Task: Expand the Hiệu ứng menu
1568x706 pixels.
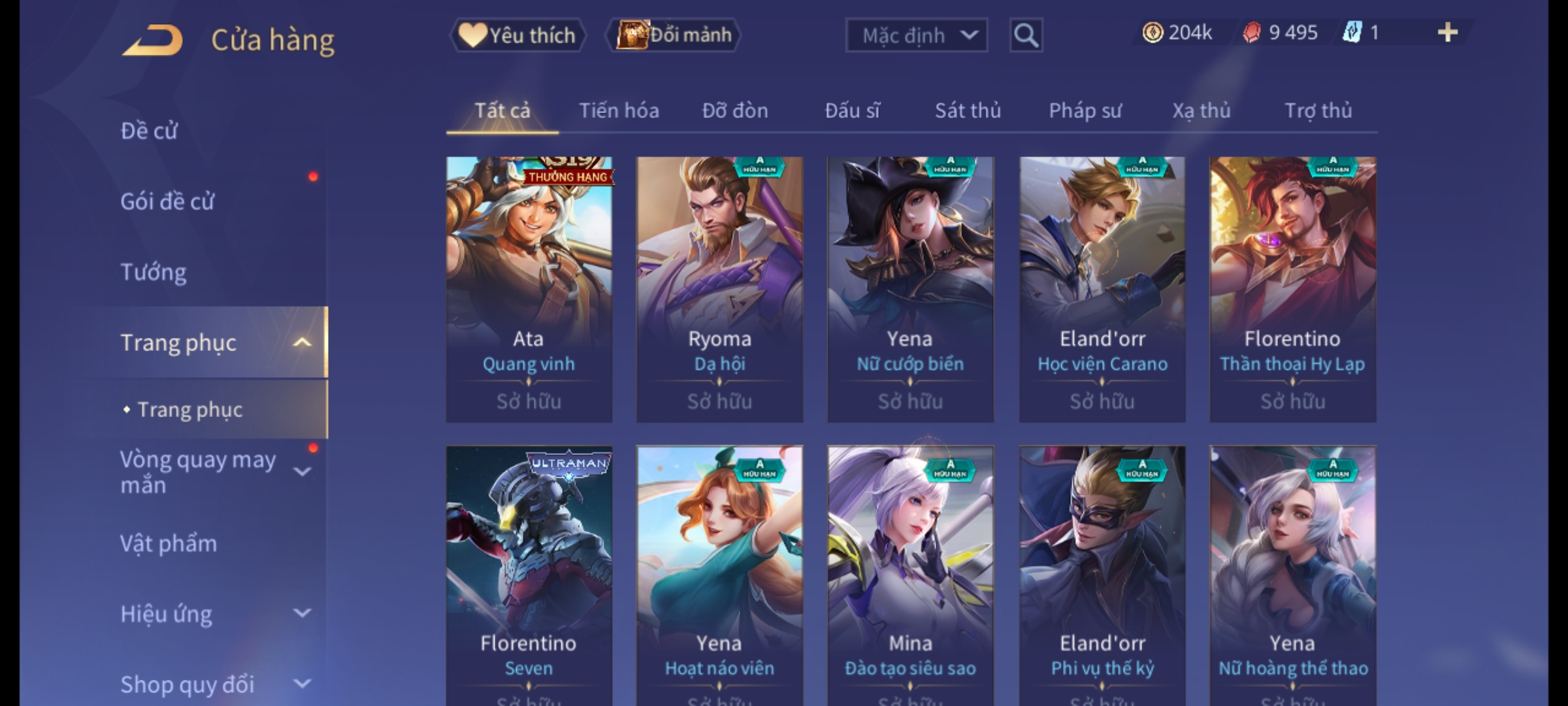Action: [209, 614]
